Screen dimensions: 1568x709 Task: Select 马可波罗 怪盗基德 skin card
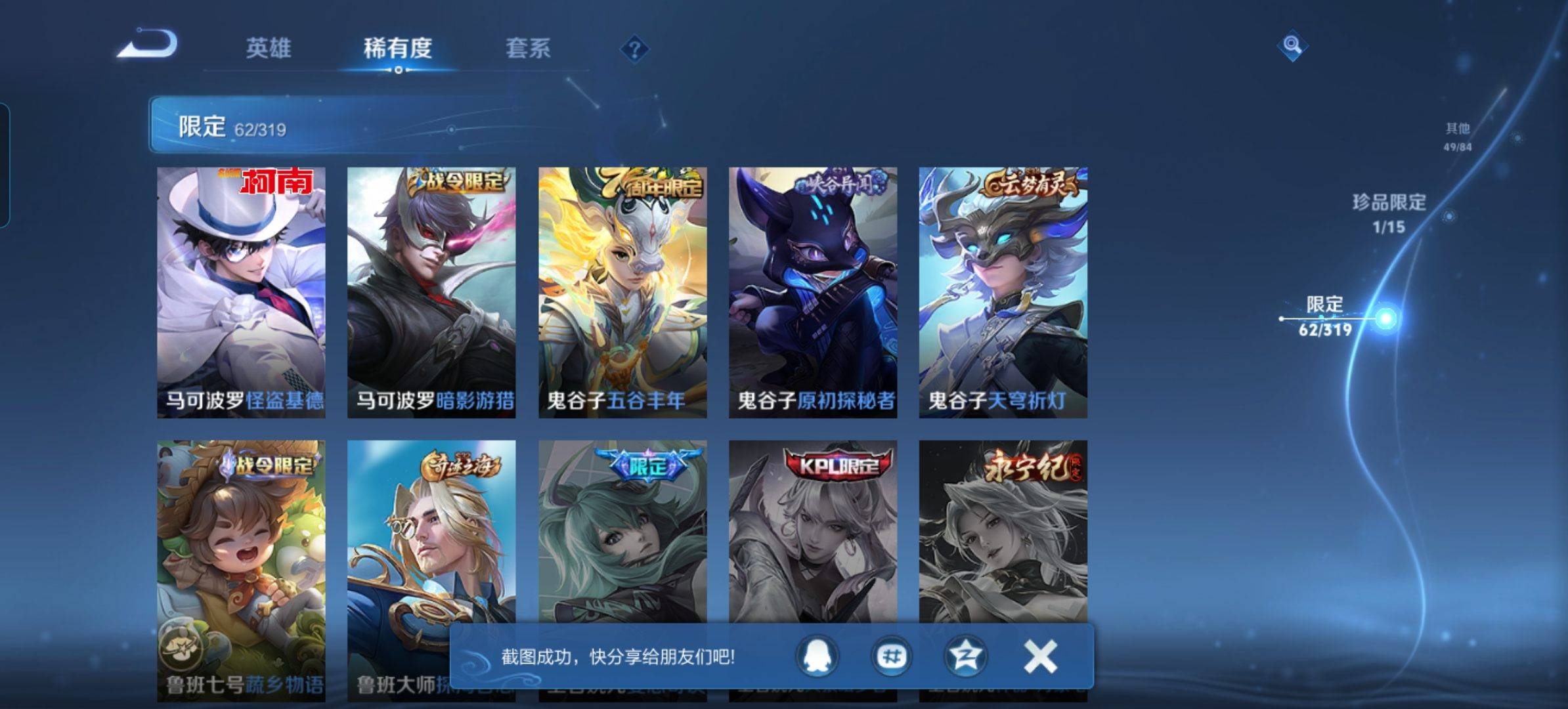pyautogui.click(x=241, y=292)
